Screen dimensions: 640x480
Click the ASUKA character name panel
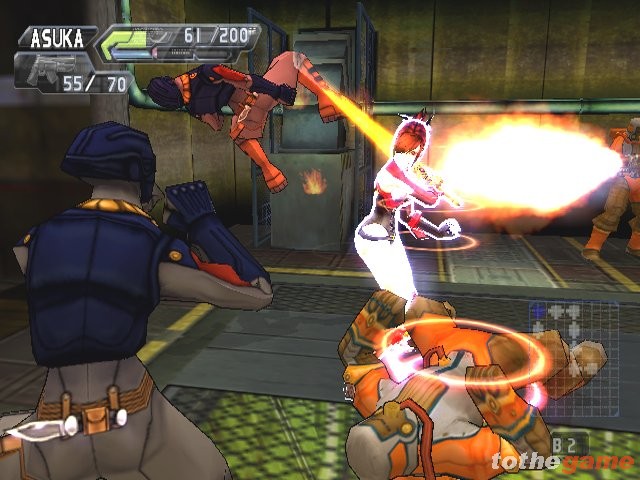point(56,40)
